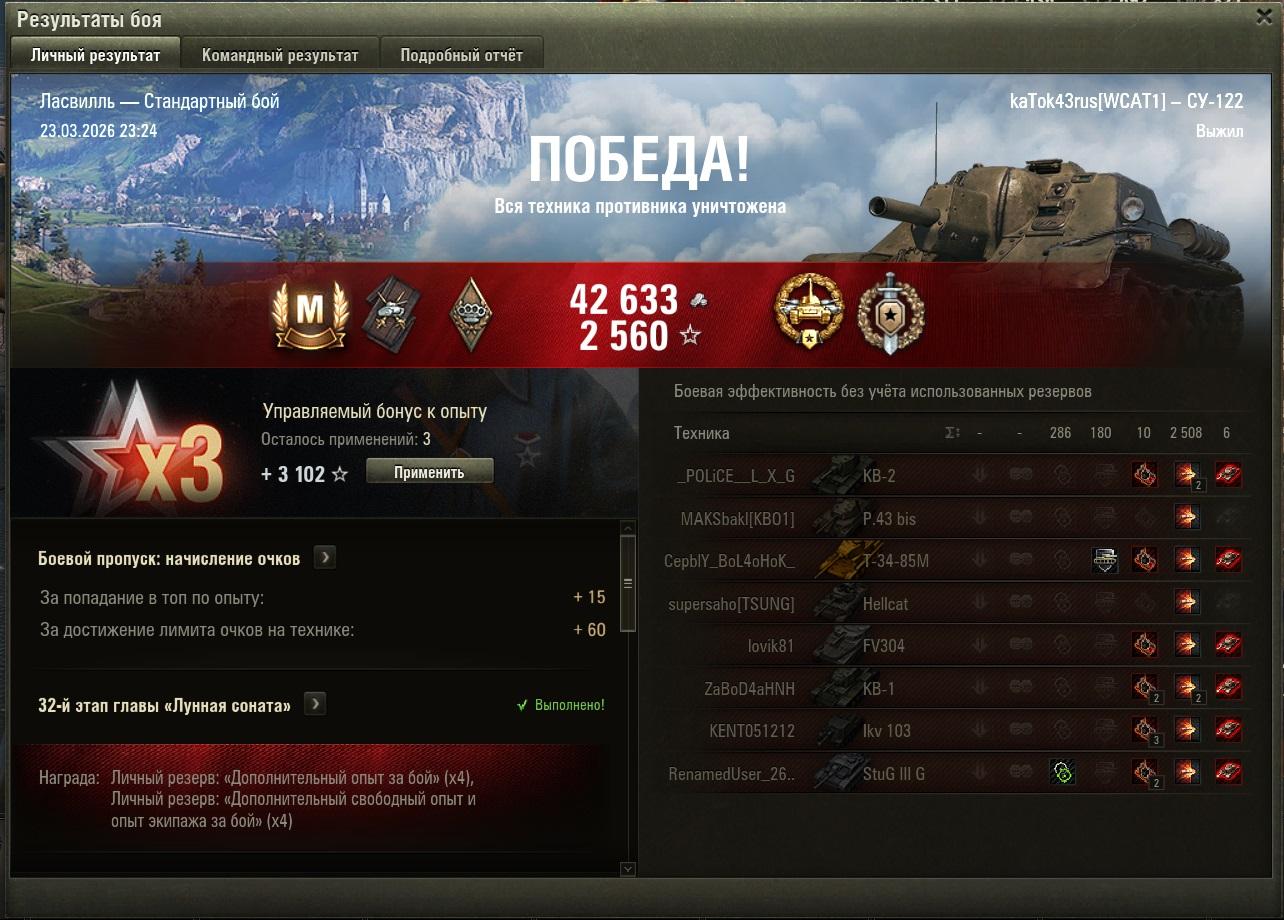Image resolution: width=1284 pixels, height=920 pixels.
Task: Expand the Боевой пропуск points arrow
Action: (324, 558)
